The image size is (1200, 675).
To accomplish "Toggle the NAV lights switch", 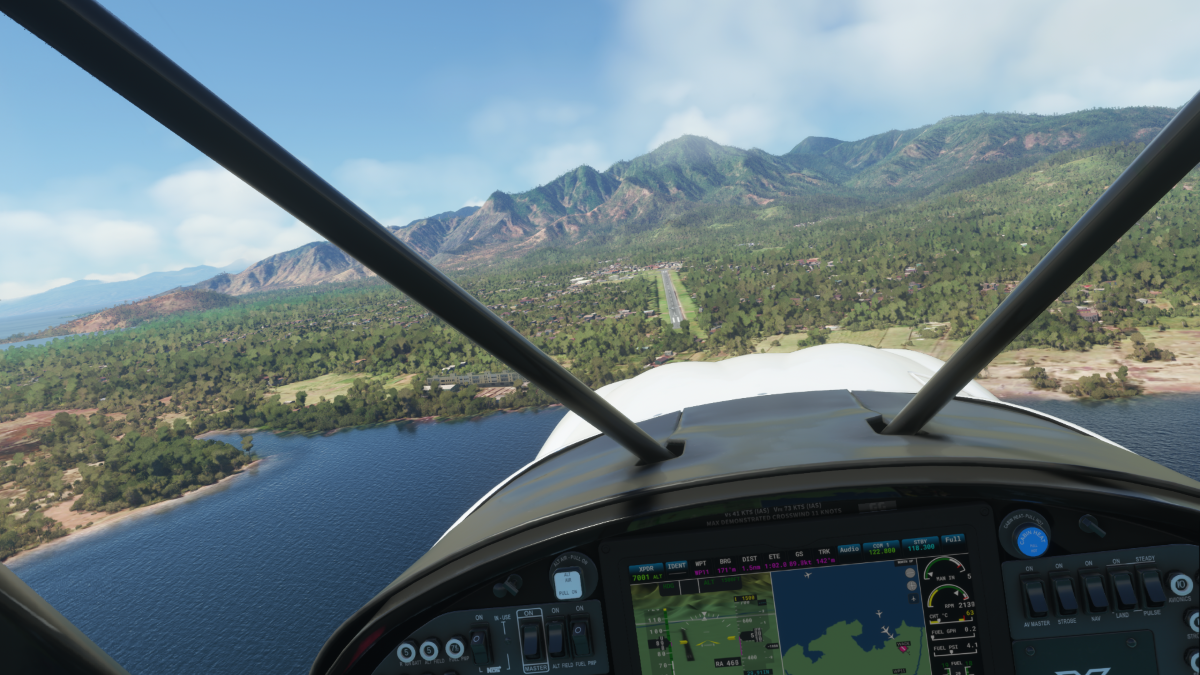I will (x=1093, y=592).
